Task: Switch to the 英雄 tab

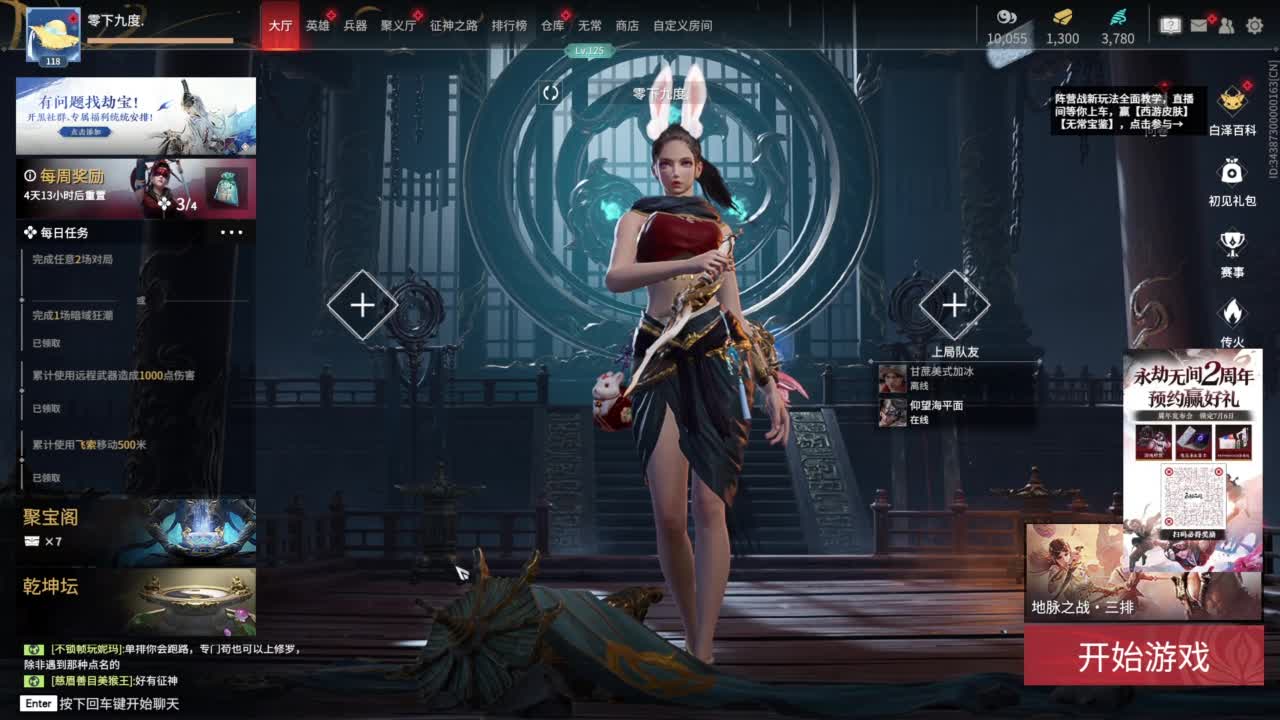Action: 318,26
